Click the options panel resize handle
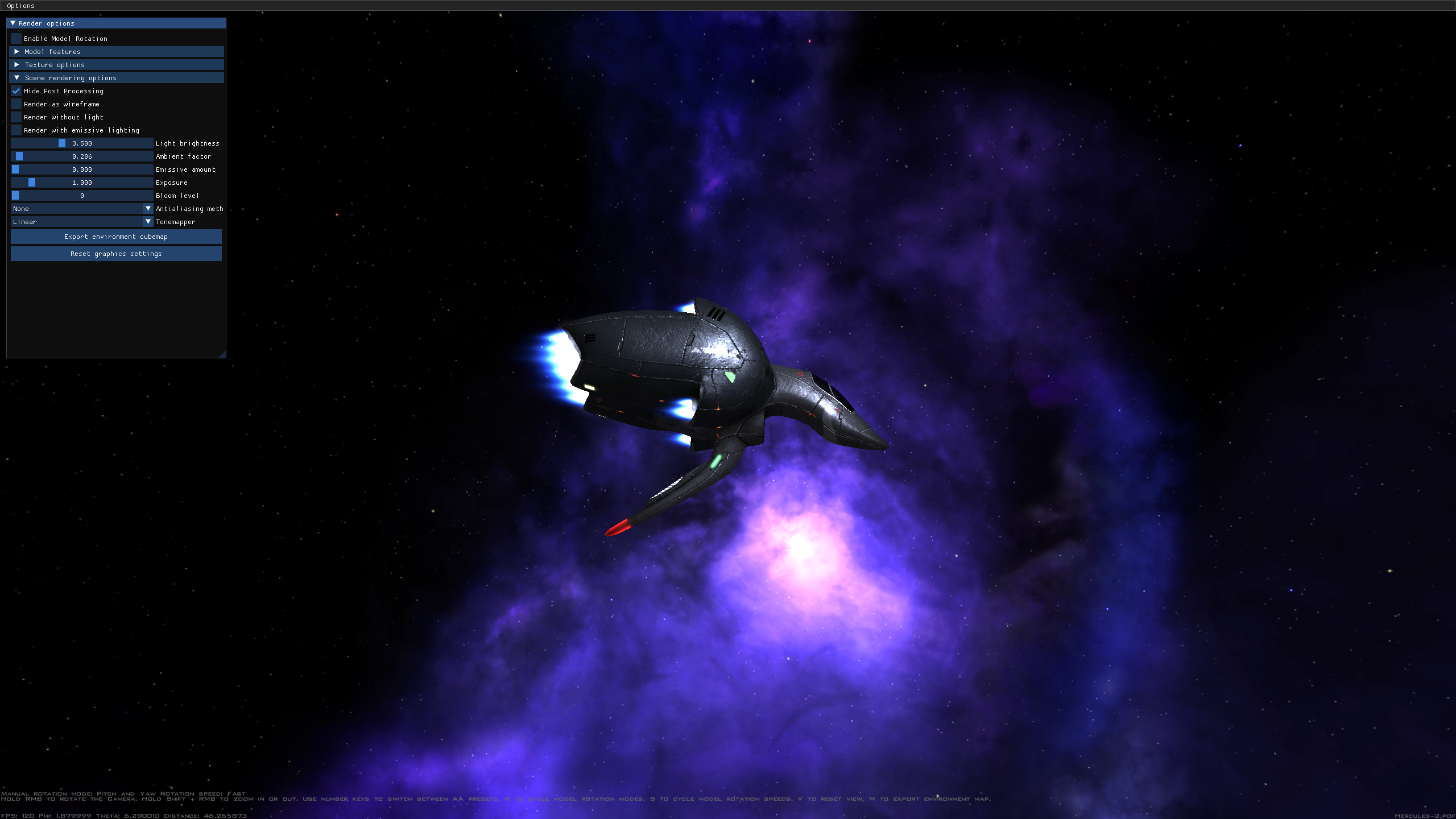 [222, 354]
